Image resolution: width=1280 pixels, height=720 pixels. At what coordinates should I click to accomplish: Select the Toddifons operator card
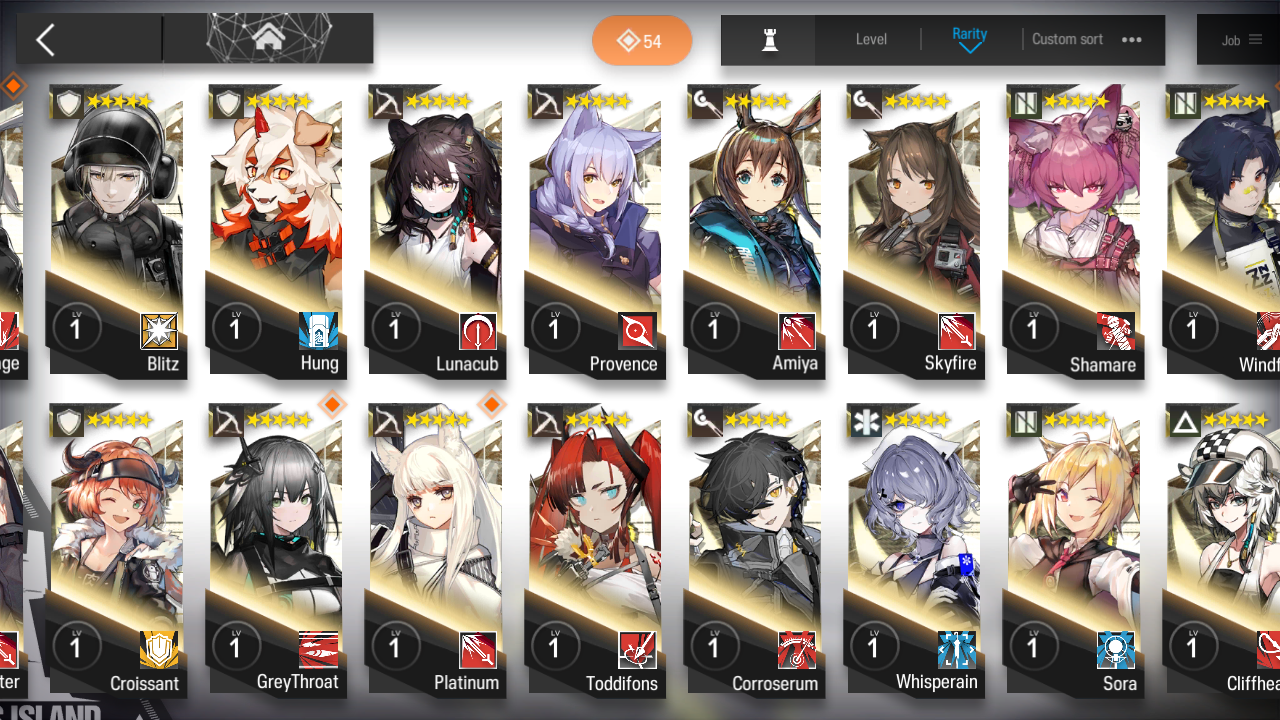click(x=595, y=550)
